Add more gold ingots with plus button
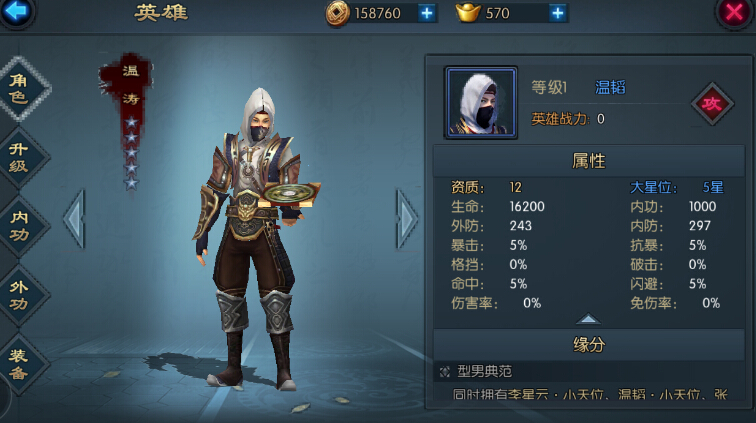 click(x=557, y=13)
